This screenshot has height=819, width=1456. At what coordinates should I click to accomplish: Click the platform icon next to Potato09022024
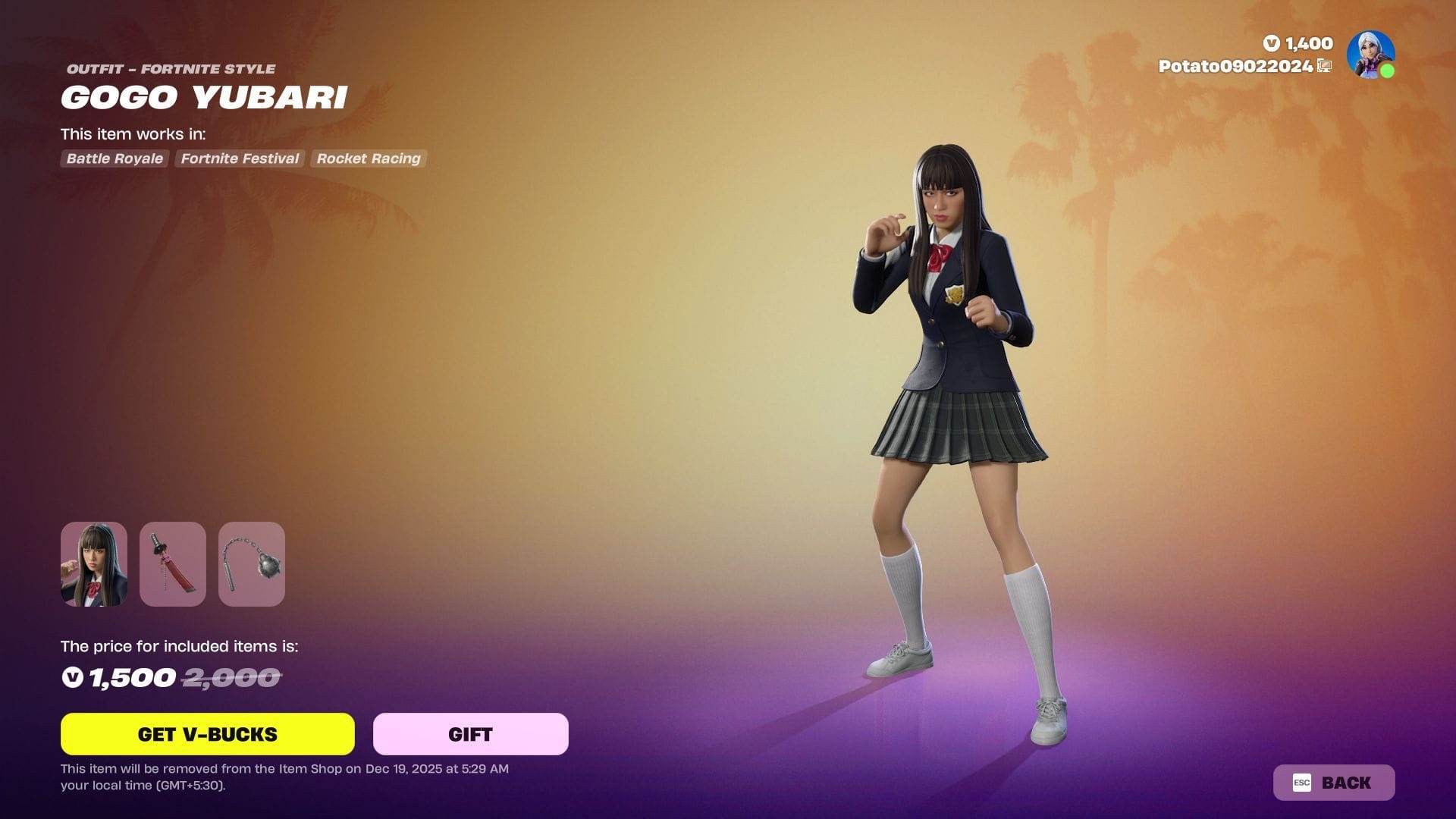coord(1323,66)
